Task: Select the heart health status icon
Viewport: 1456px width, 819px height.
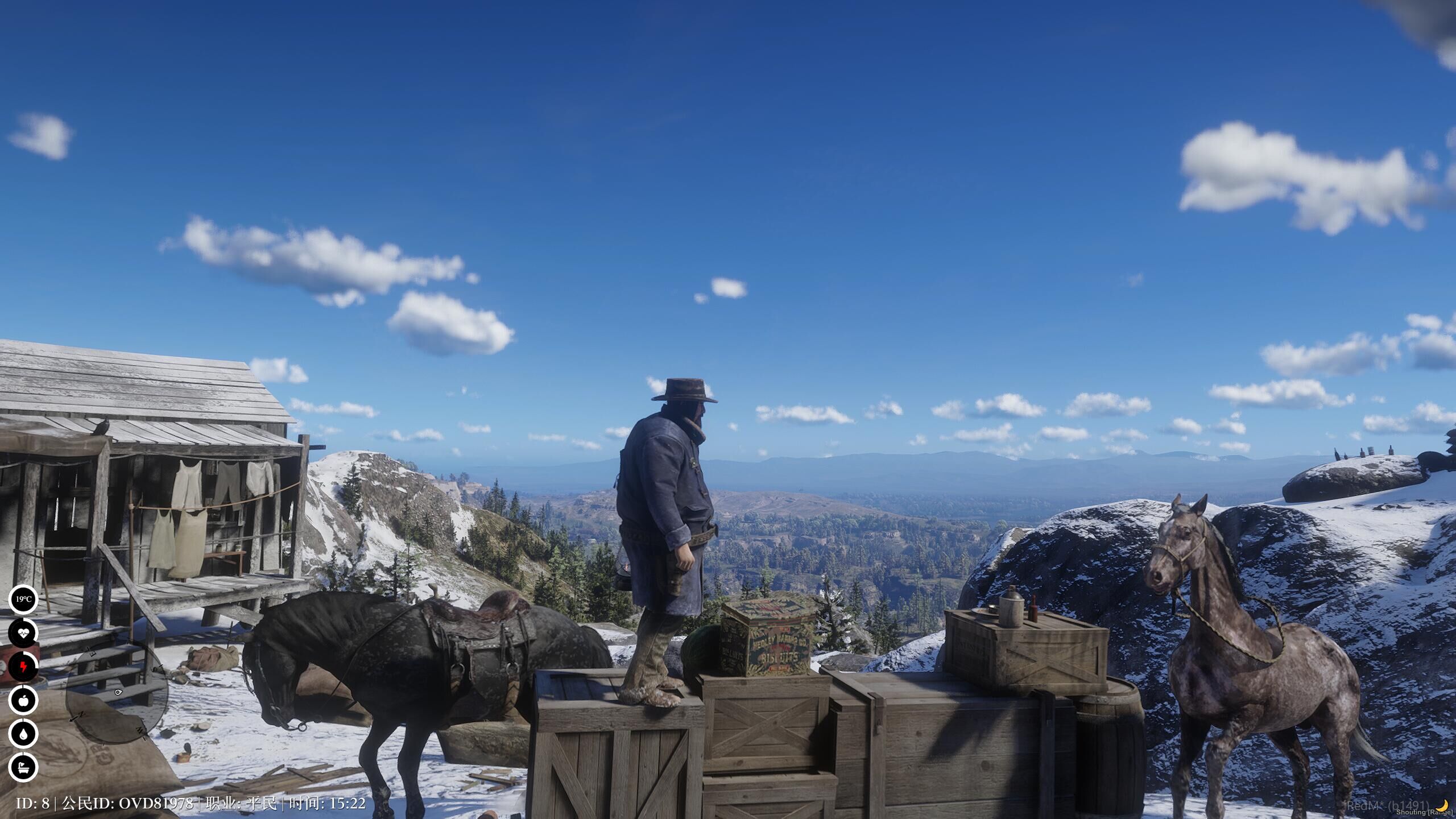Action: click(x=23, y=633)
